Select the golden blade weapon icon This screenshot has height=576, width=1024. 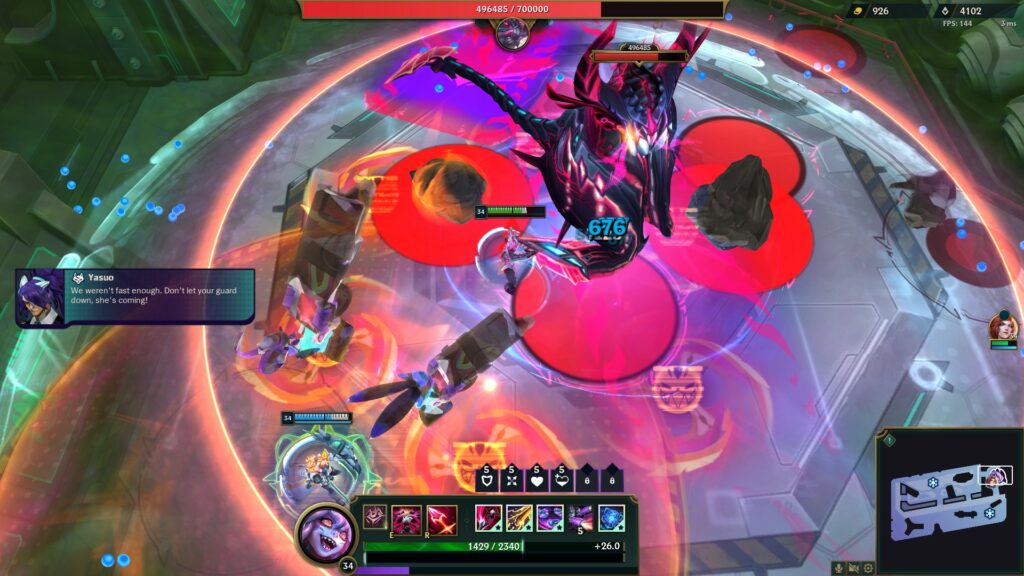519,518
